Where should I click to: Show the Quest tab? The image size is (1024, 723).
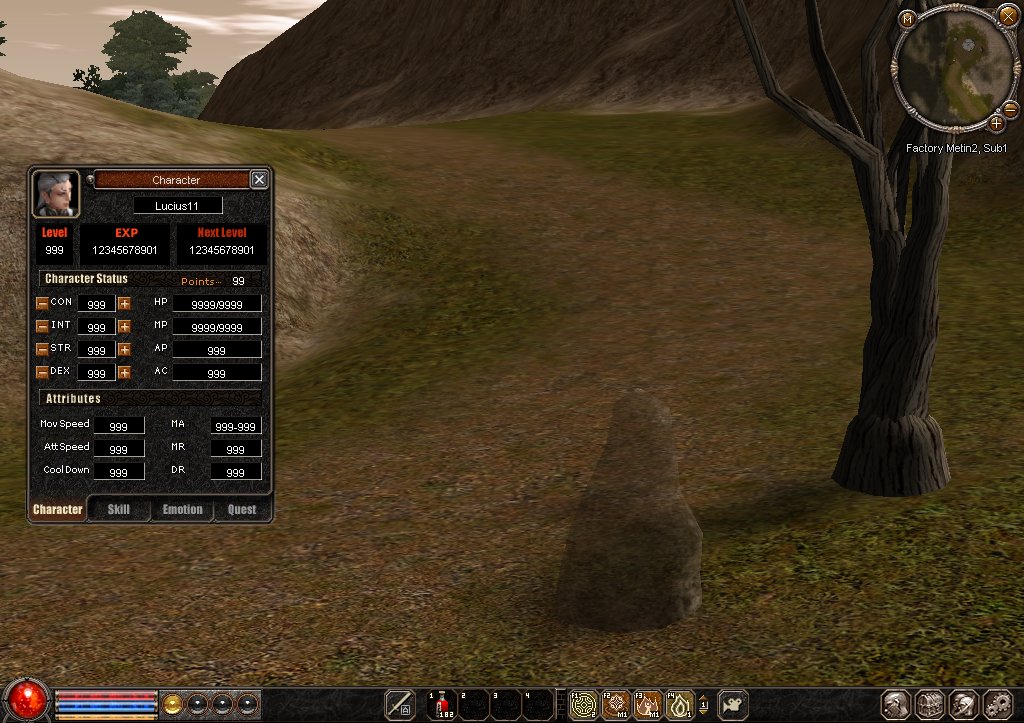point(242,509)
